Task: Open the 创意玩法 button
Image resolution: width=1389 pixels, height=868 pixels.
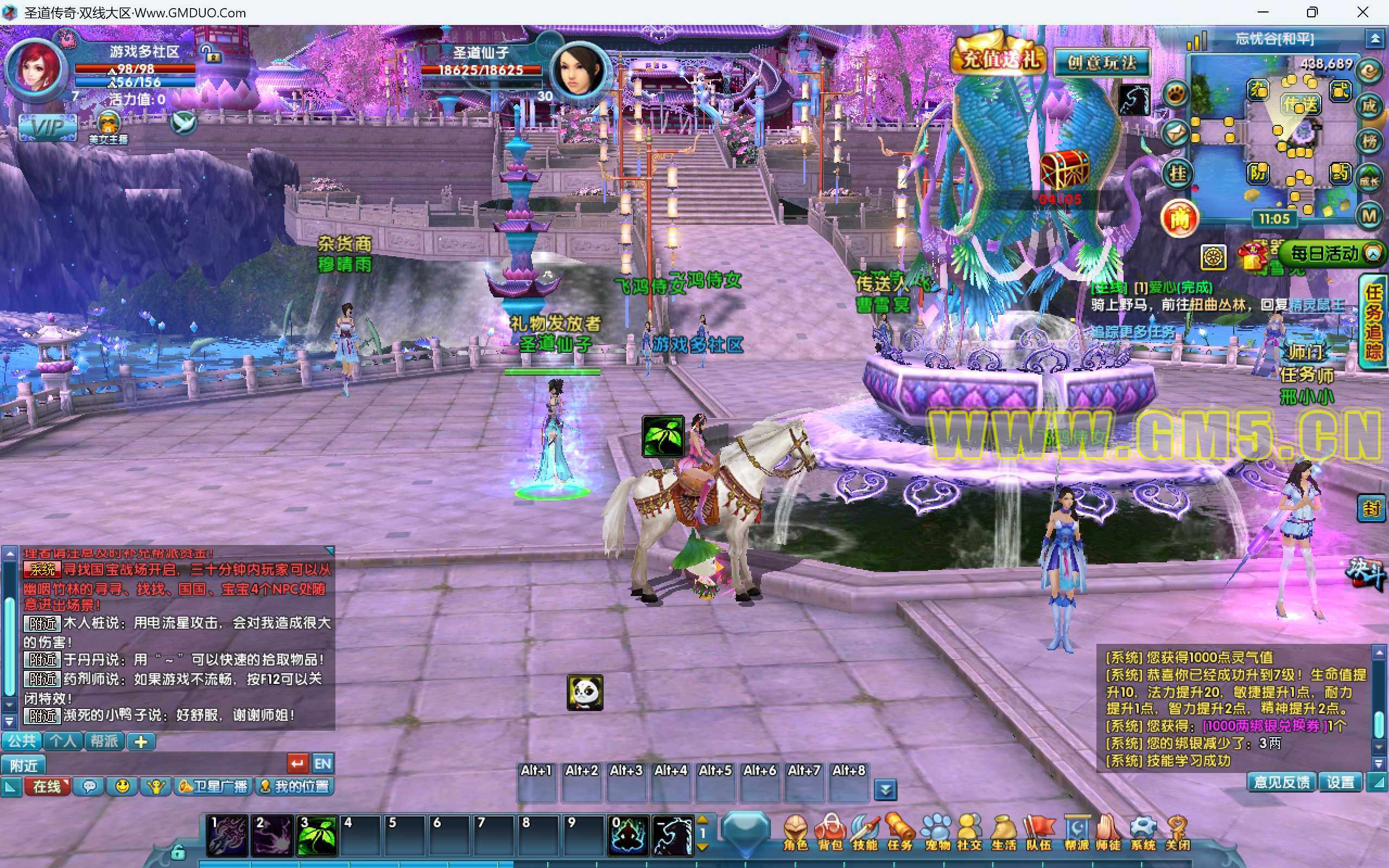Action: (1101, 62)
